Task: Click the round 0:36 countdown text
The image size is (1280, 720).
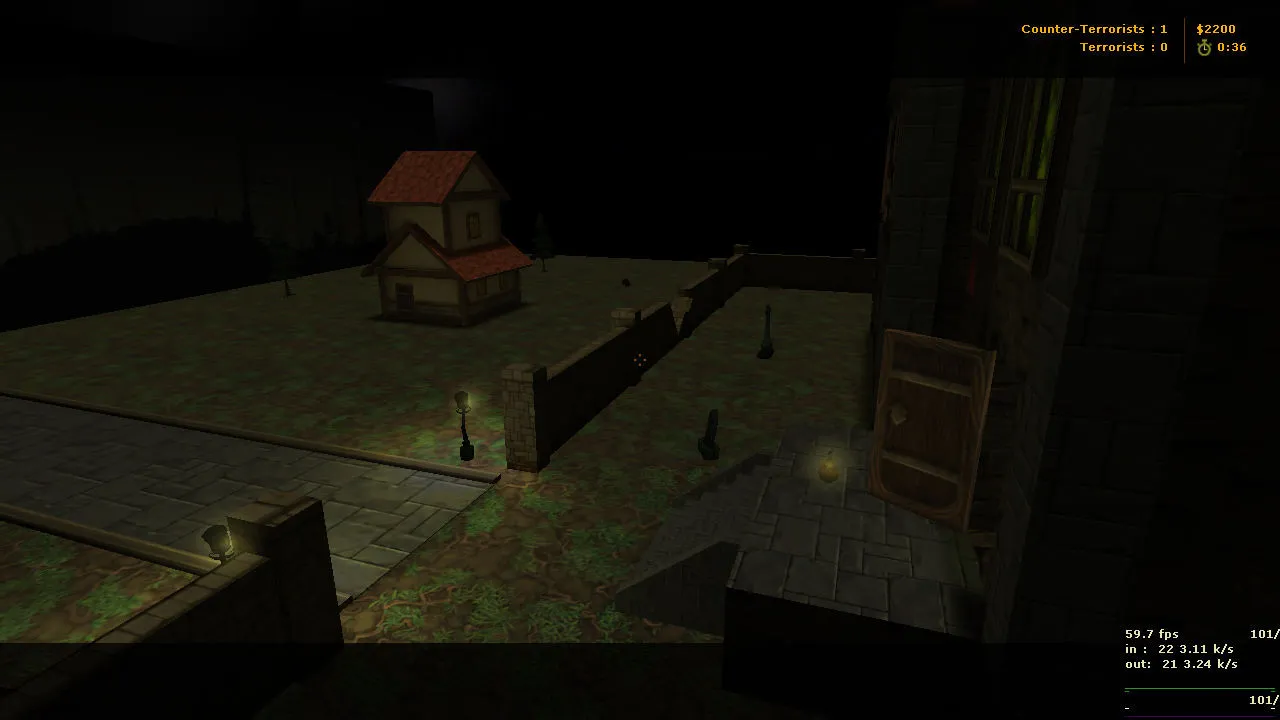Action: point(1231,46)
